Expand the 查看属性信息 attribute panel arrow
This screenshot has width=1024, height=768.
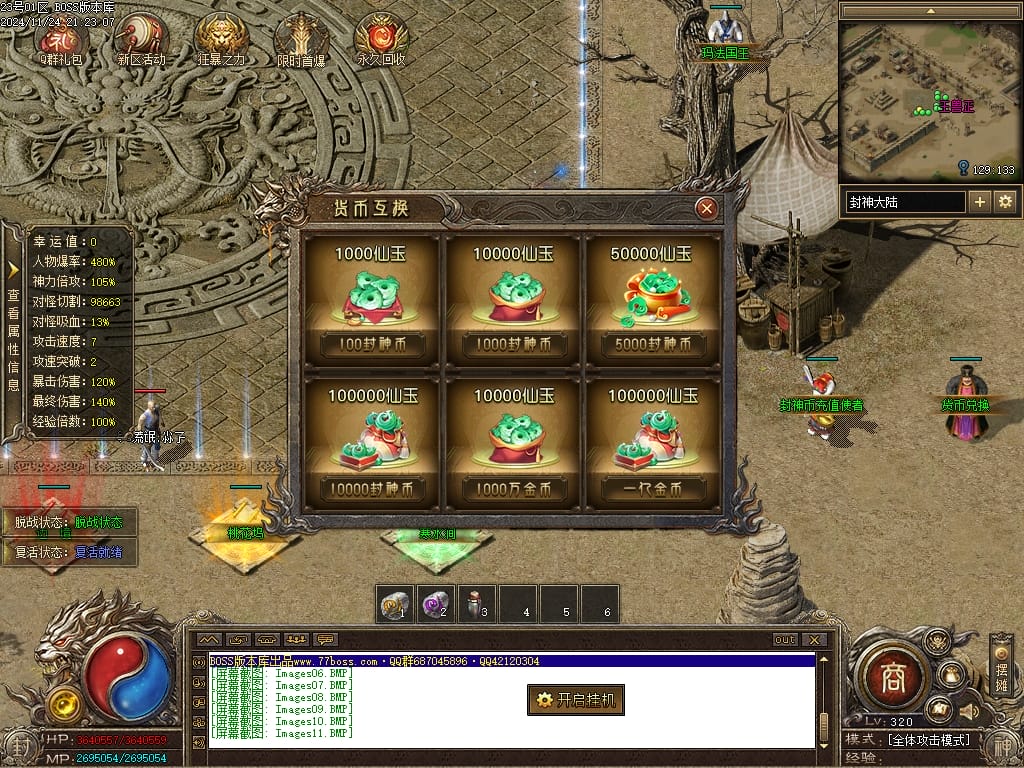13,269
